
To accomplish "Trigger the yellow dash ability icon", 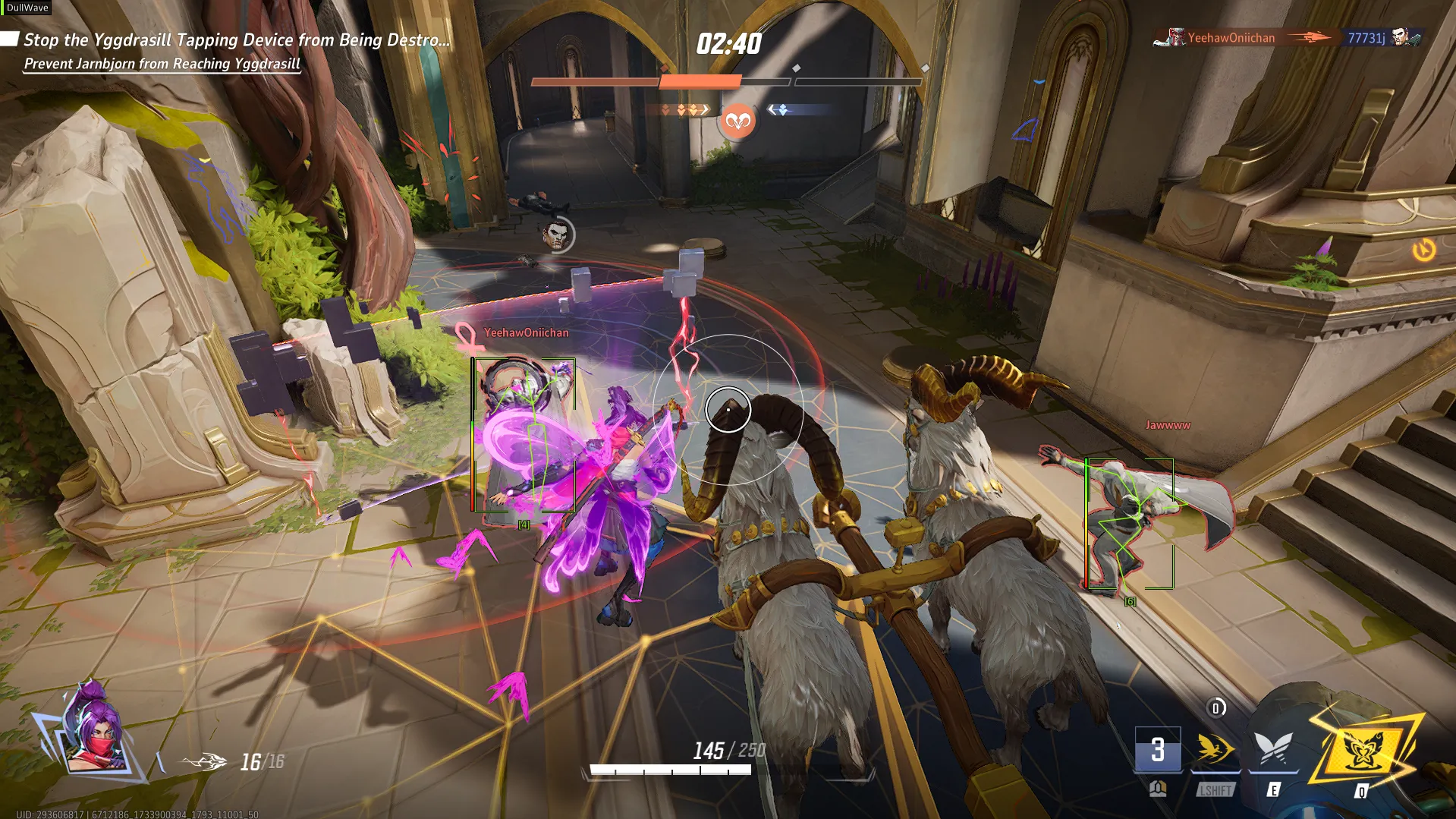I will 1215,748.
